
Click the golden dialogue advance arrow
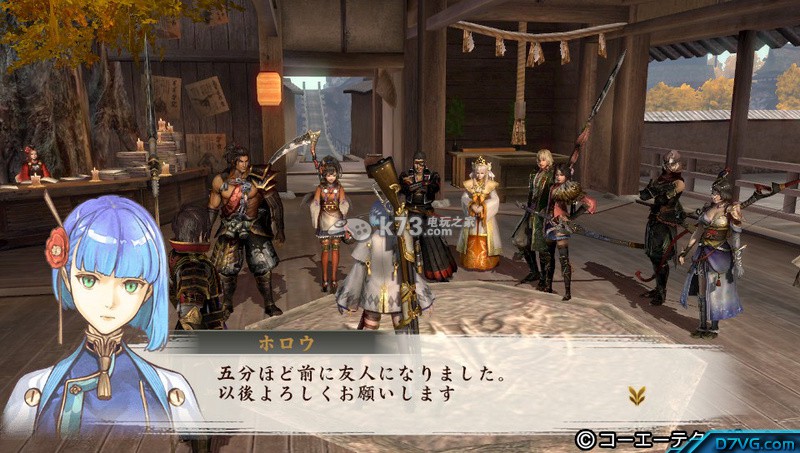point(636,394)
